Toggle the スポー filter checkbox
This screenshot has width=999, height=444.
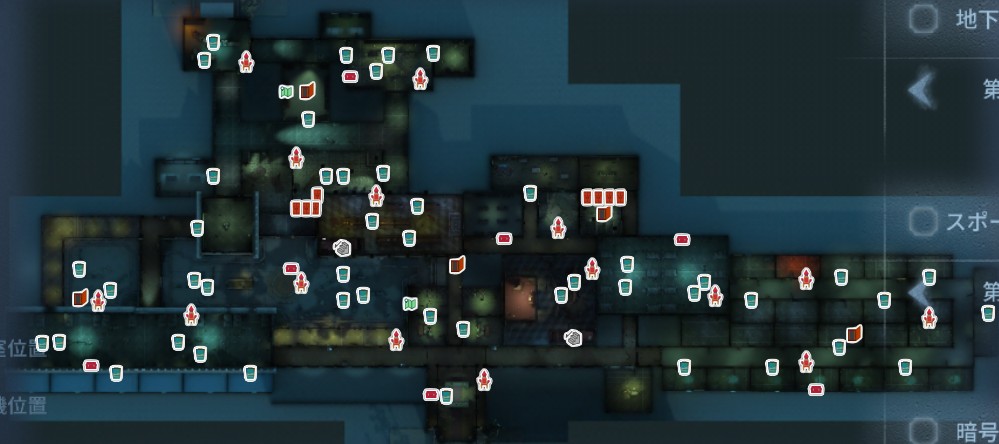(922, 220)
